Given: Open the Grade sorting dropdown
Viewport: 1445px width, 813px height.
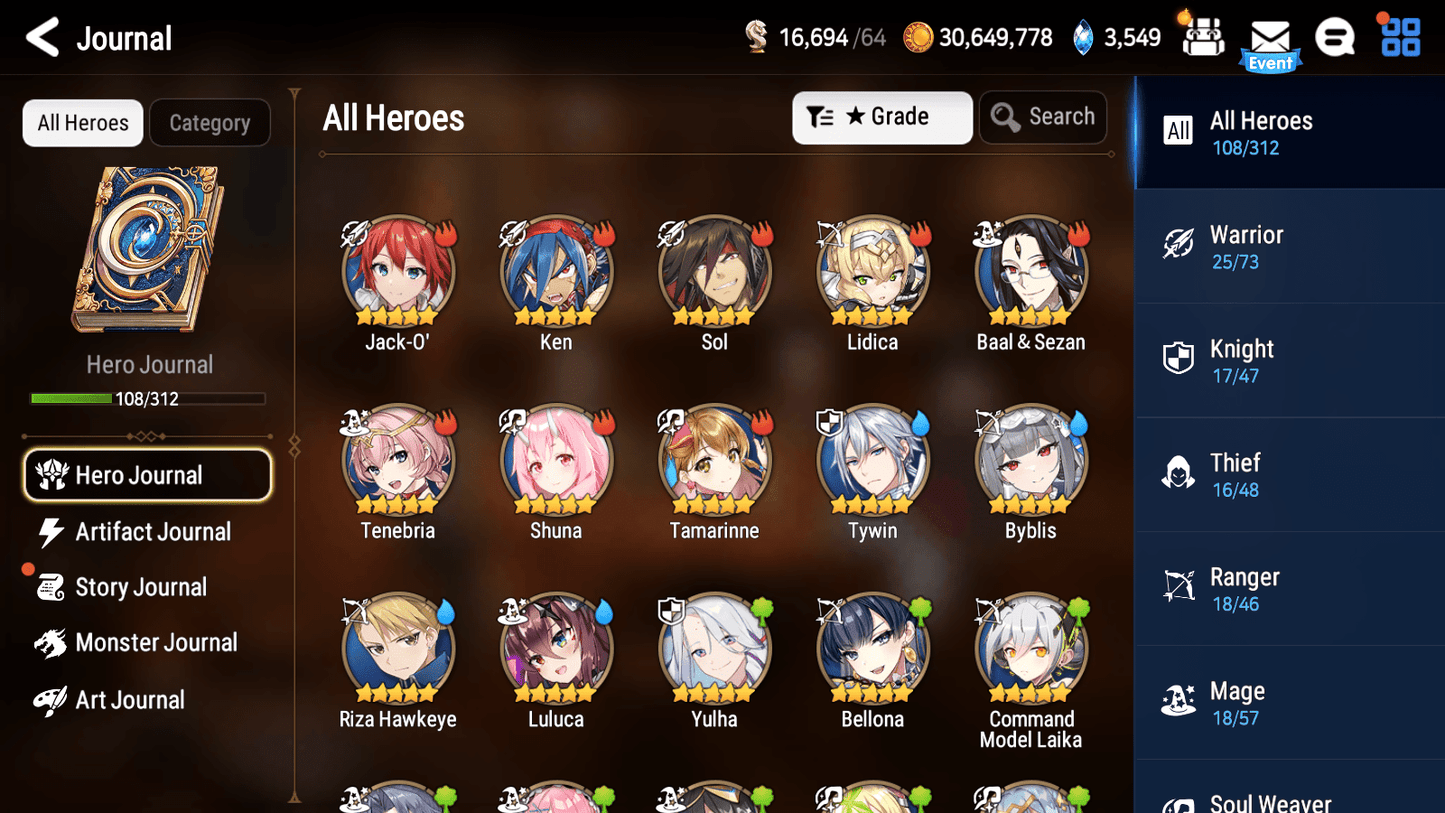Looking at the screenshot, I should [882, 117].
